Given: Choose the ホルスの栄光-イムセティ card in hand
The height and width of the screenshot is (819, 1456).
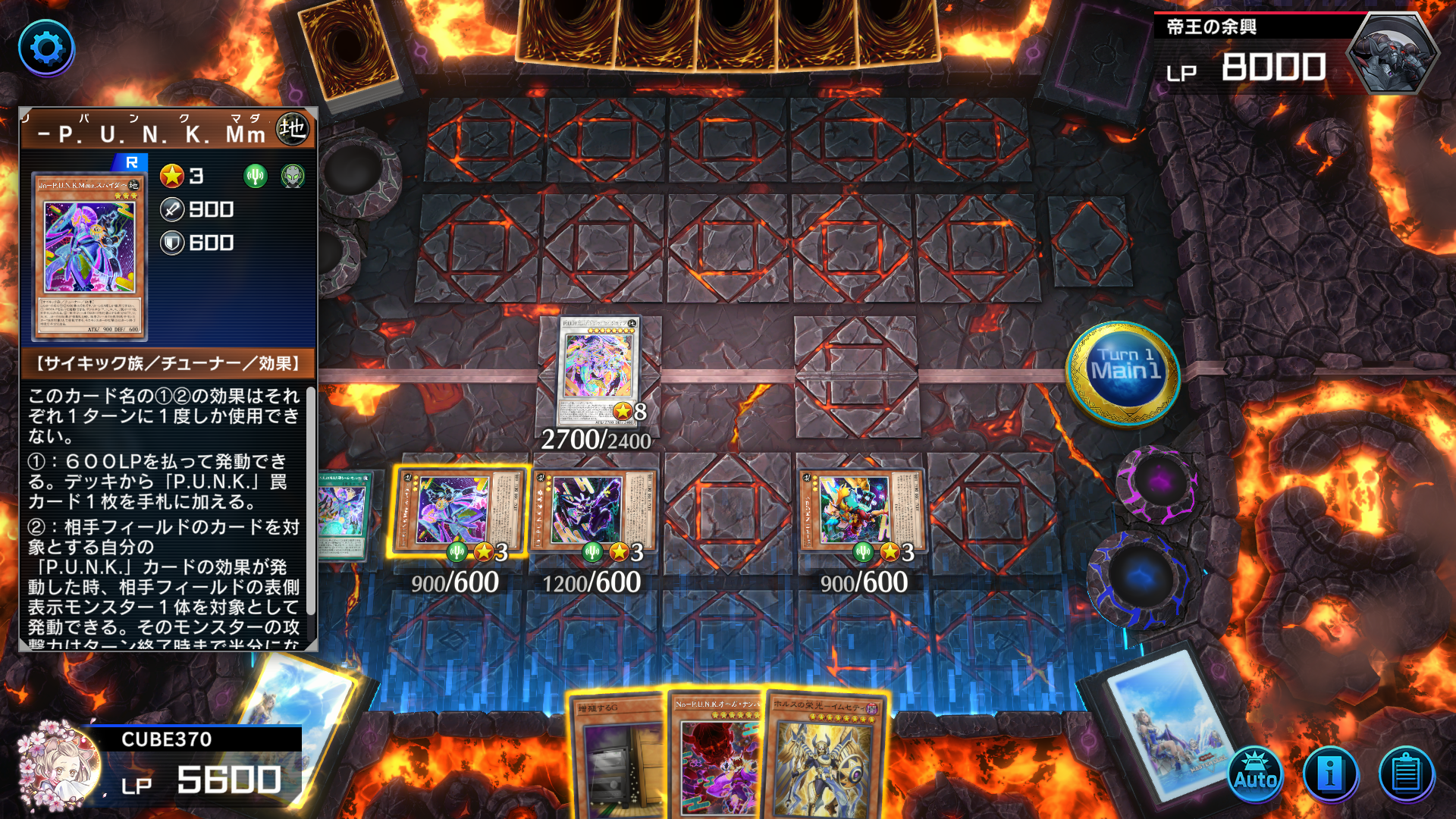Looking at the screenshot, I should click(x=824, y=758).
